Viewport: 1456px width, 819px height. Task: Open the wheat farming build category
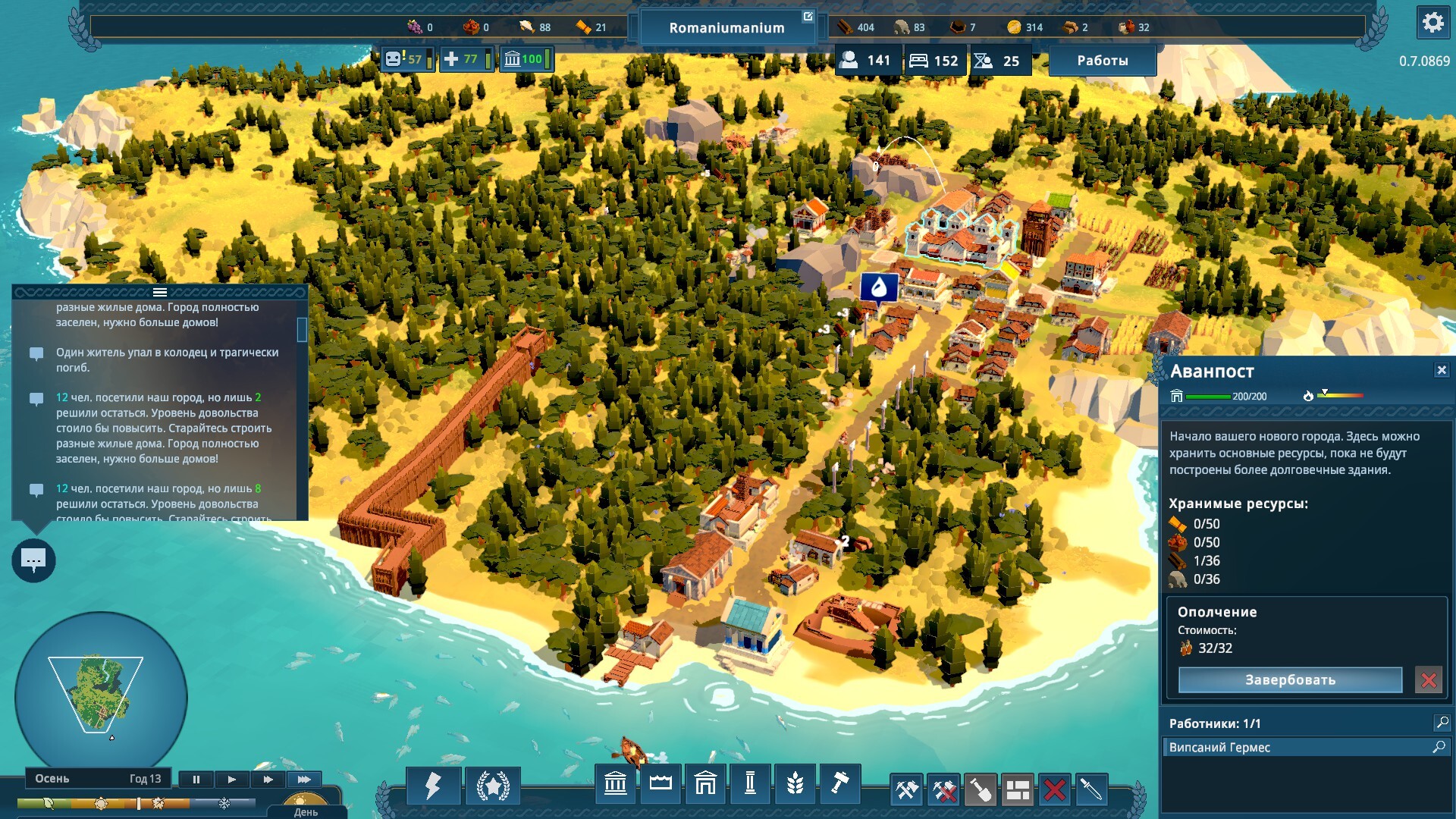coord(795,783)
